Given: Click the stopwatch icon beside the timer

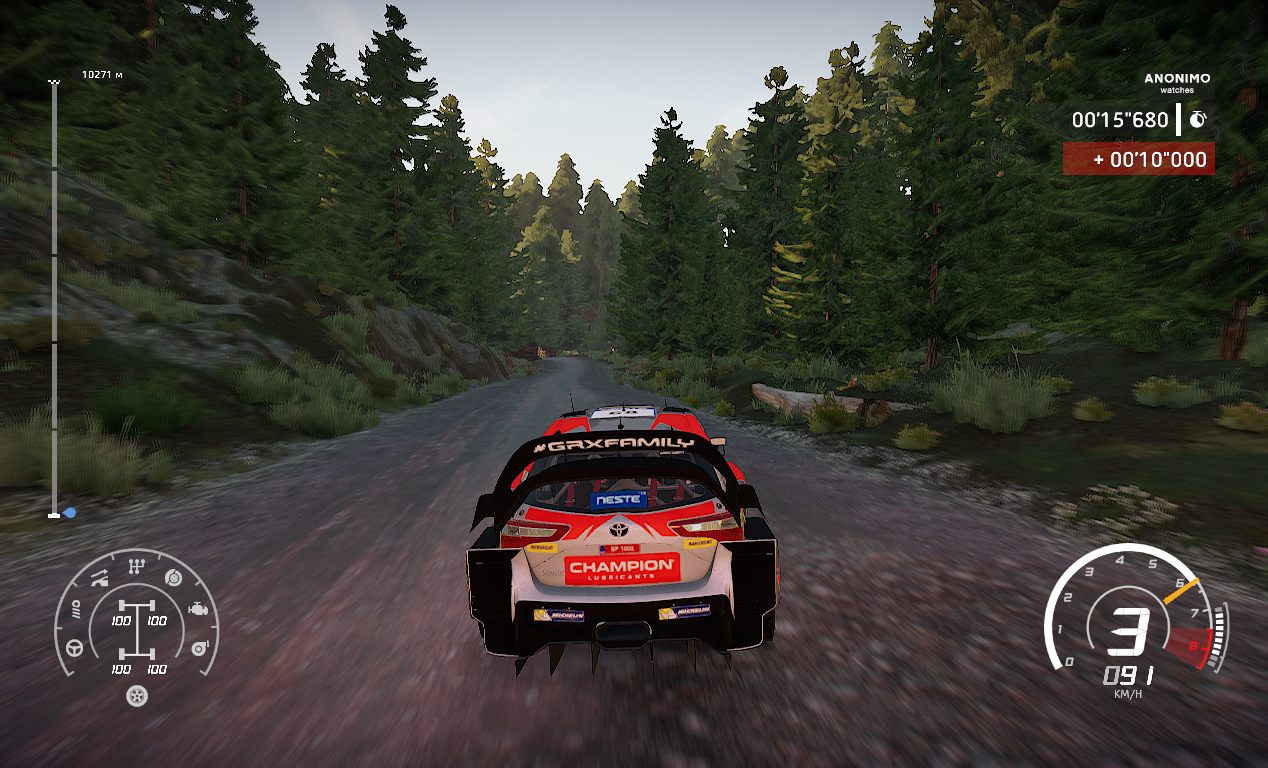Looking at the screenshot, I should pyautogui.click(x=1197, y=119).
